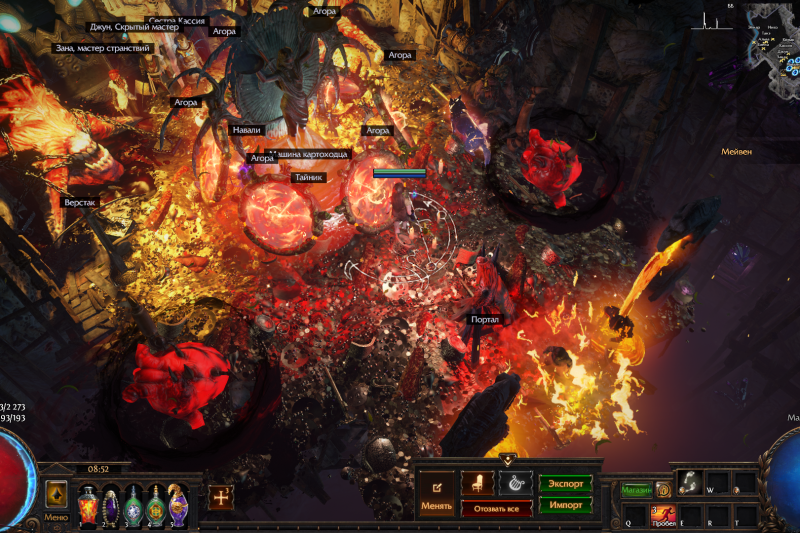Open the Магазин shop
The image size is (800, 533).
click(x=635, y=490)
